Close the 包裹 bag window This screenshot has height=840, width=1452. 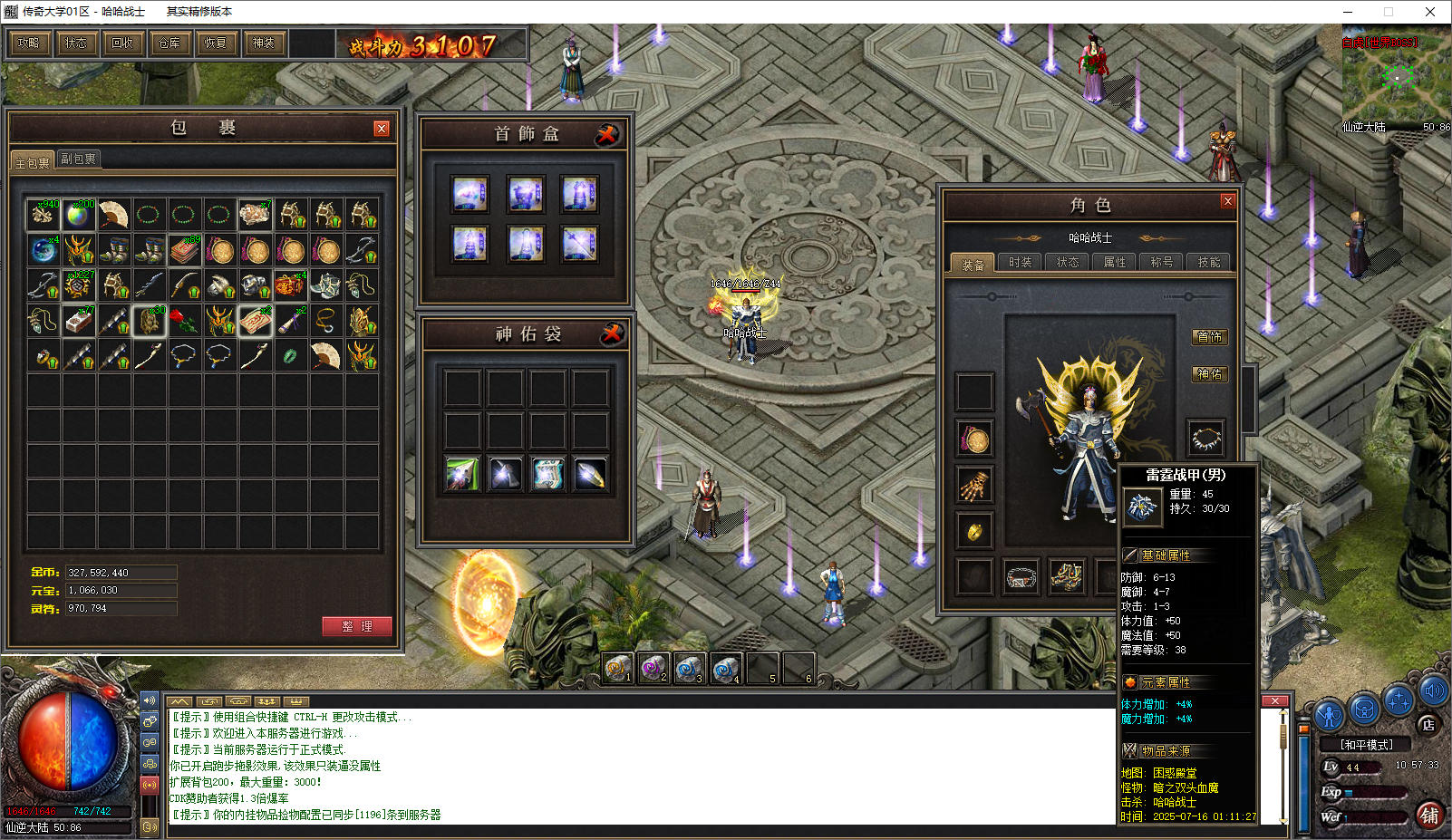click(x=382, y=129)
